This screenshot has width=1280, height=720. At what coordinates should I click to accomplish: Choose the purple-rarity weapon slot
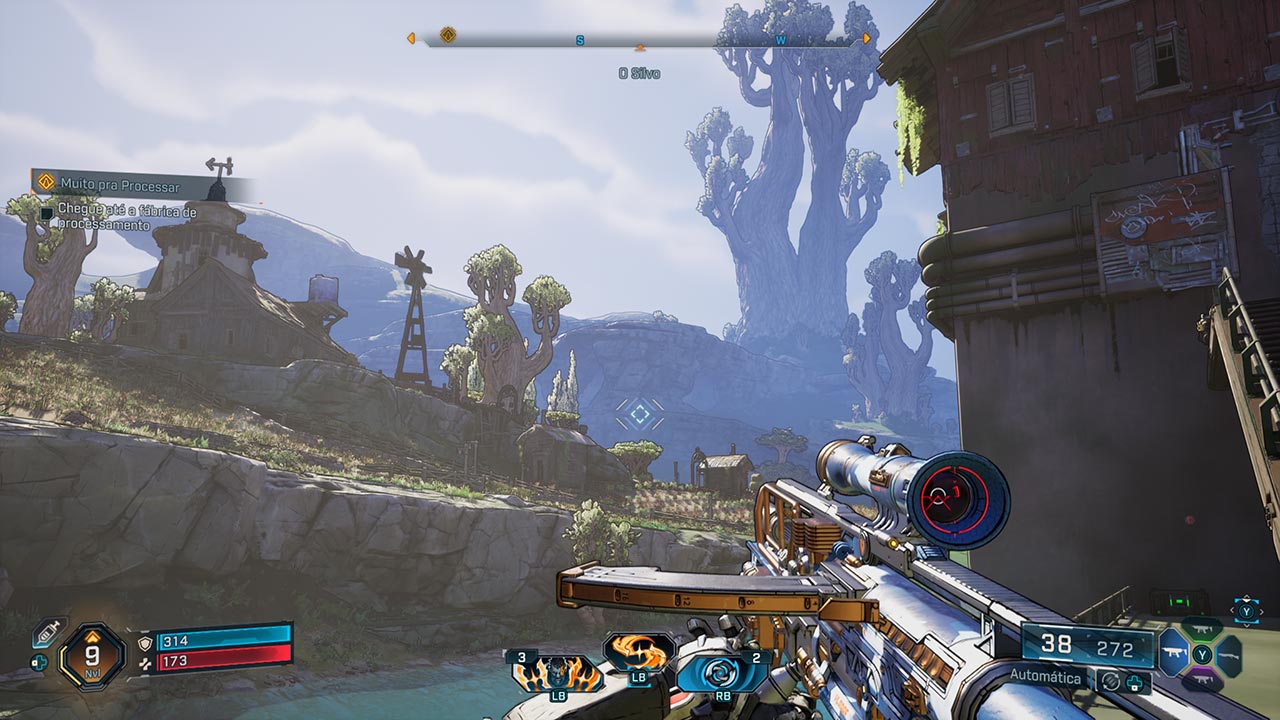[1202, 680]
